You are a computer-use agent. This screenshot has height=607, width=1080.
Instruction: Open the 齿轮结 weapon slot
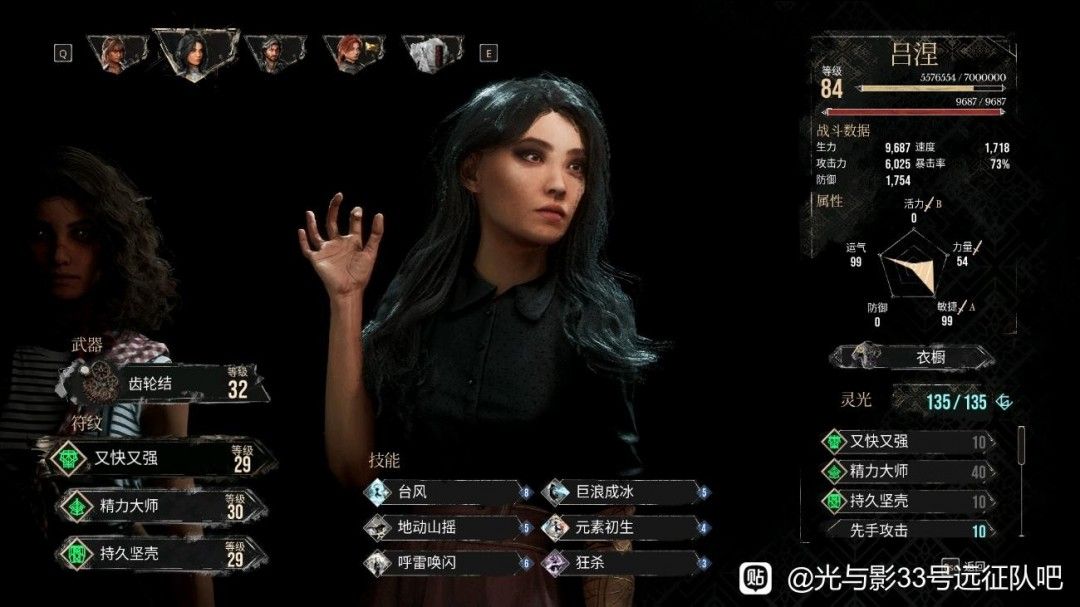165,381
